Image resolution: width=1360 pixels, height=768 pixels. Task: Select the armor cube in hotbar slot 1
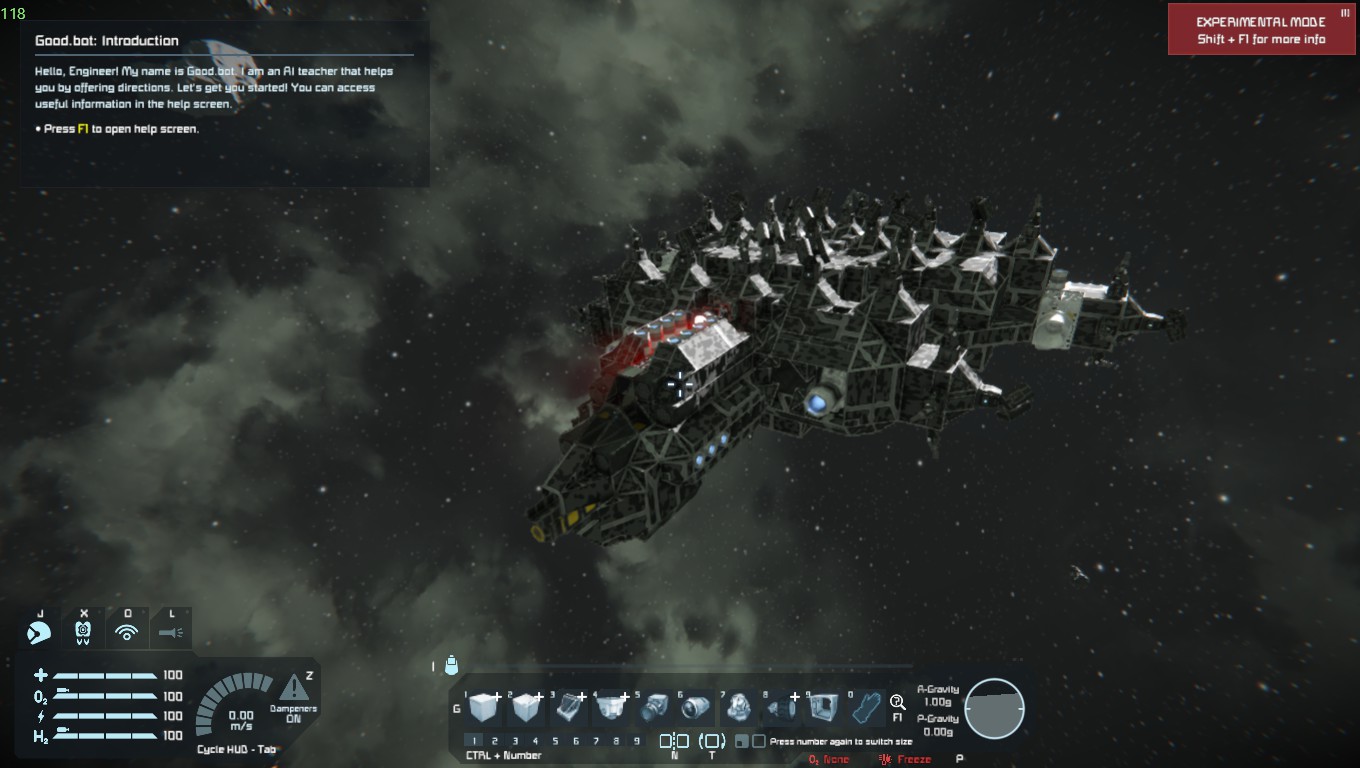click(x=485, y=708)
